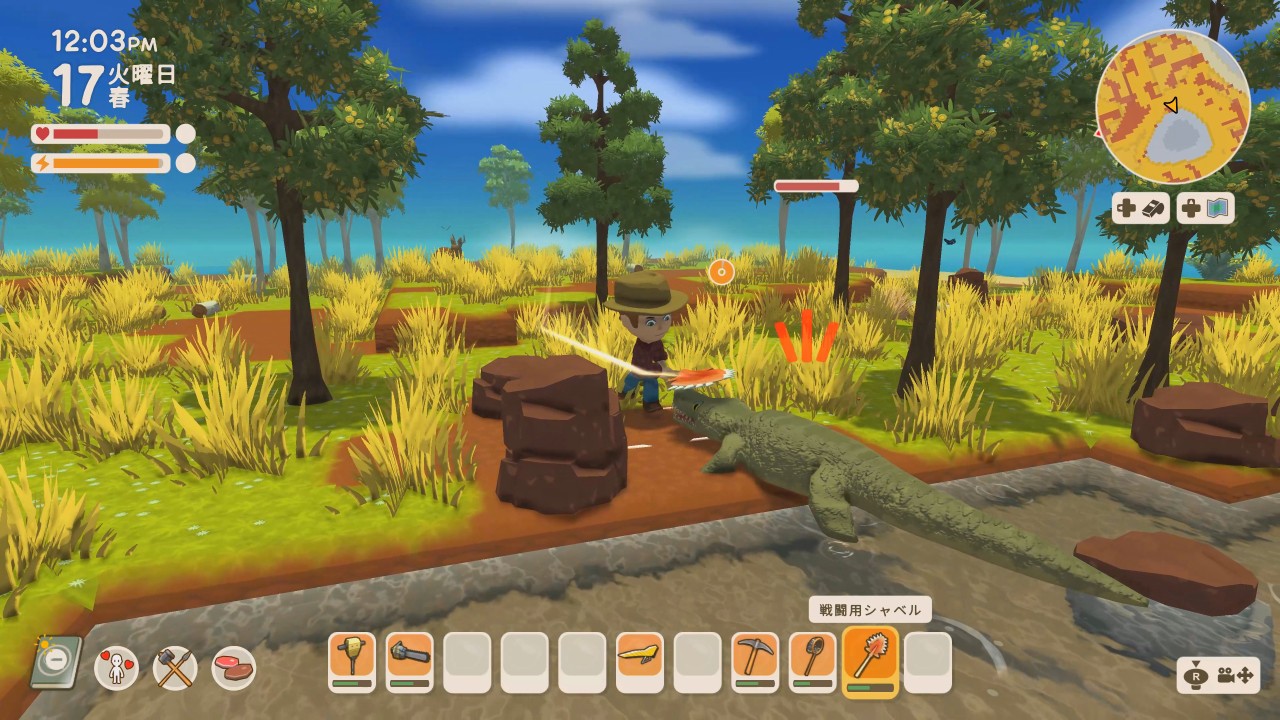Click the raw meat icon

click(x=233, y=667)
